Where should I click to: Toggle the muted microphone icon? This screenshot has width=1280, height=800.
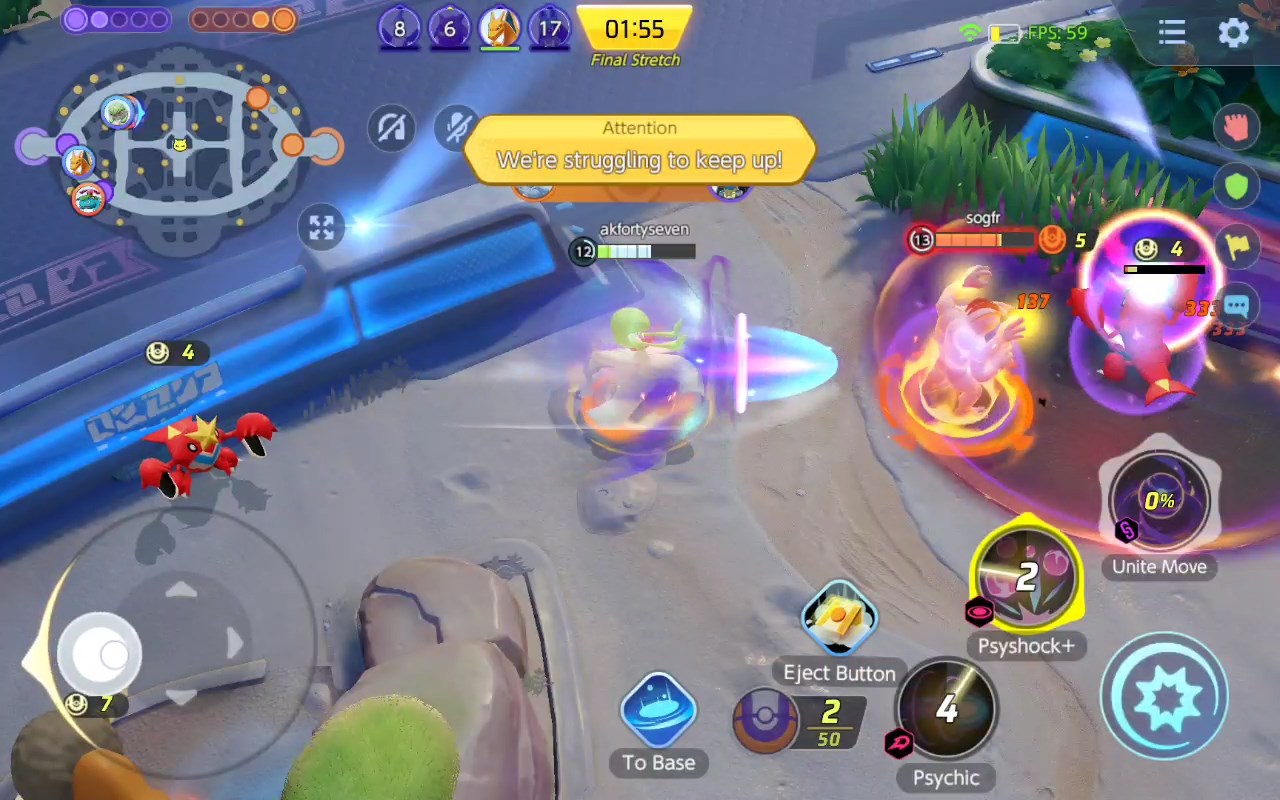[456, 128]
